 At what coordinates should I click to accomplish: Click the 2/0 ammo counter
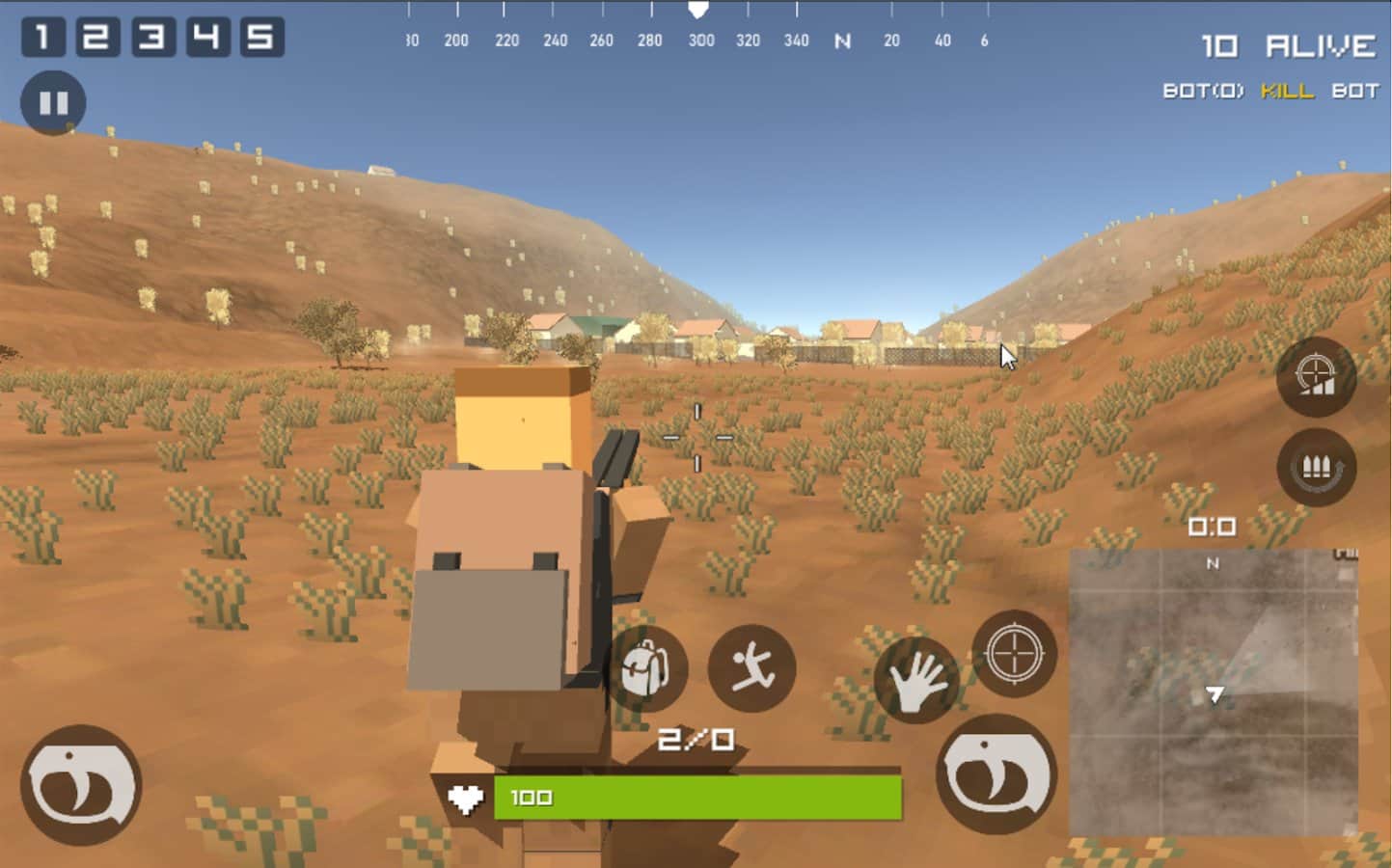pos(697,739)
